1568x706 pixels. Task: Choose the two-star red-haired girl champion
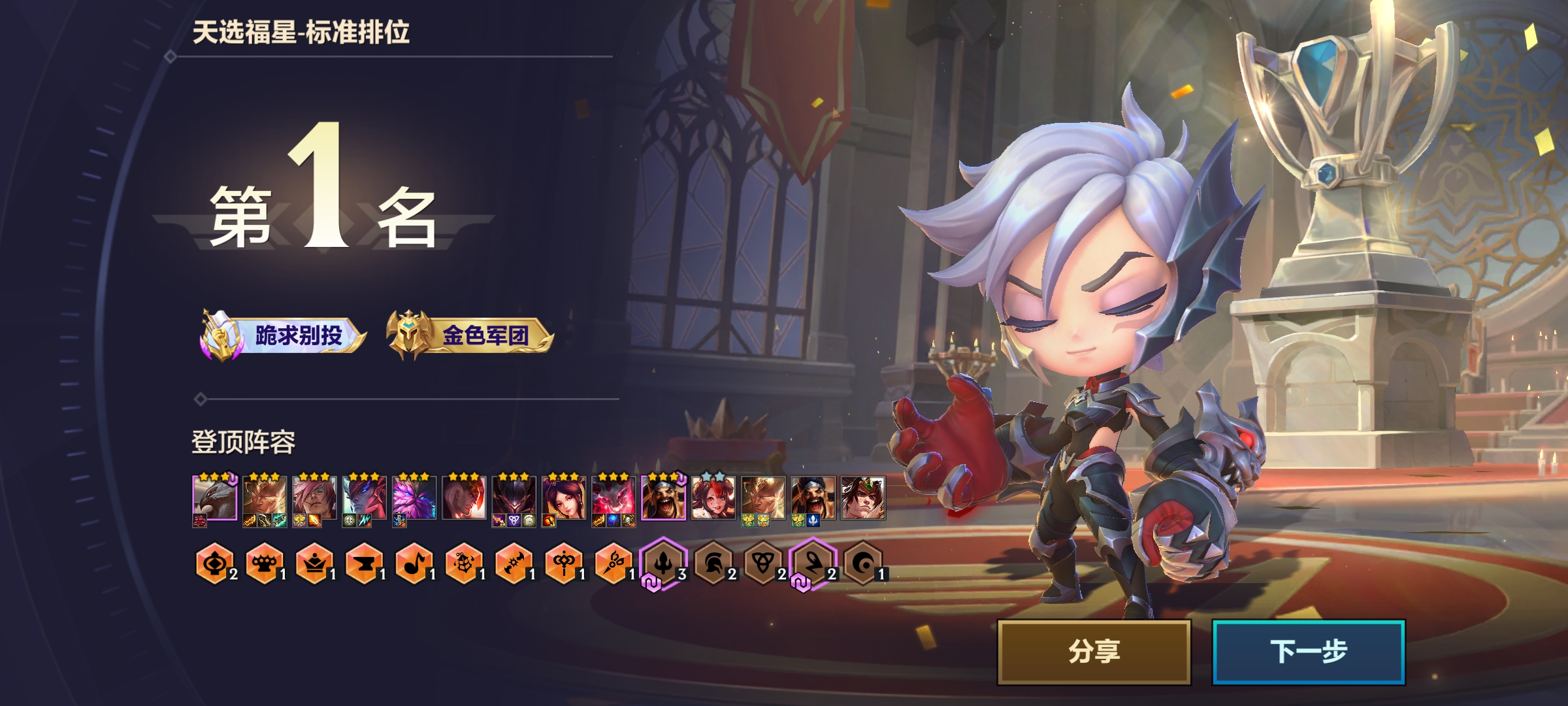(x=713, y=498)
